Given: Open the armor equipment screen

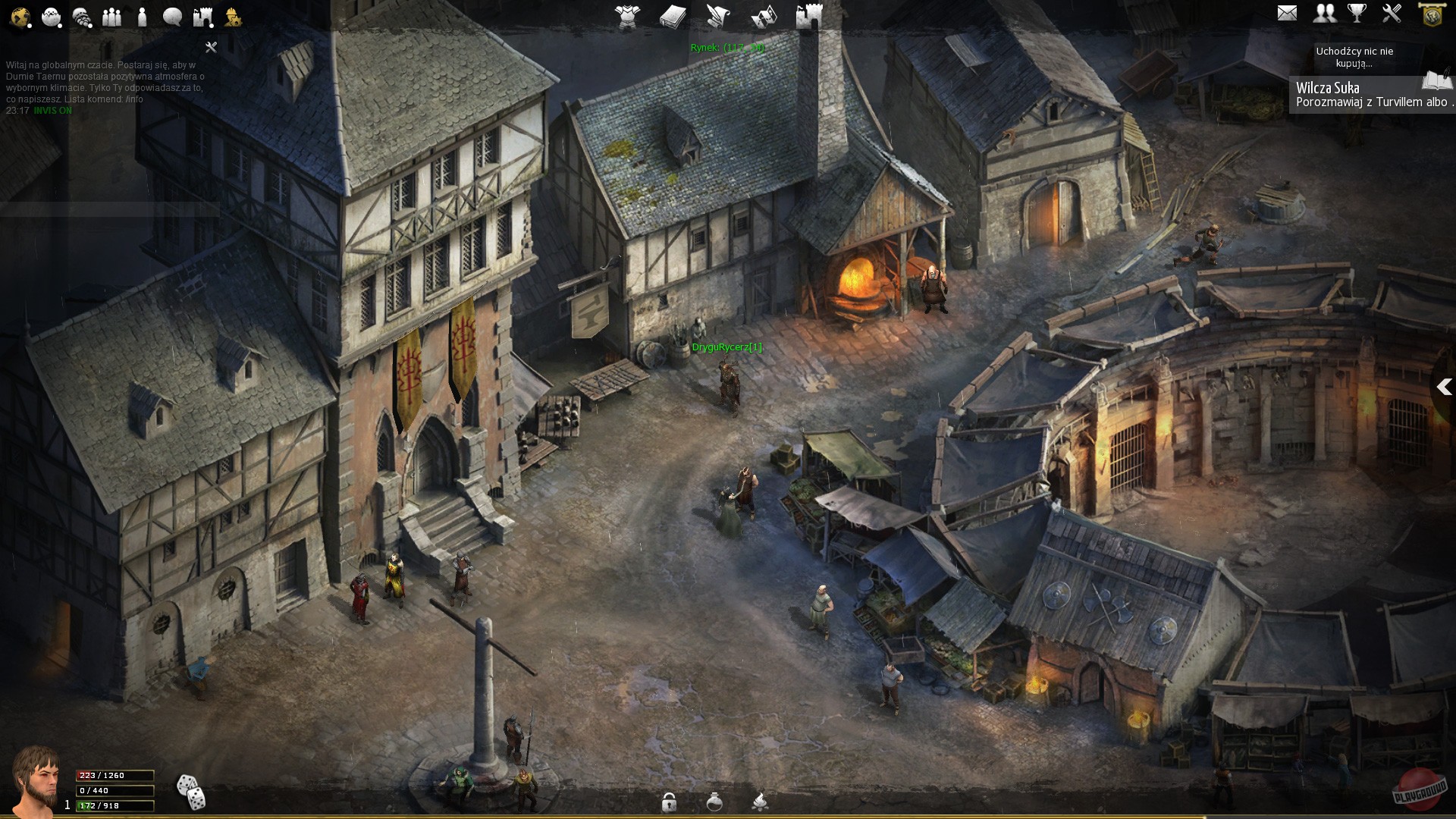Looking at the screenshot, I should (627, 16).
